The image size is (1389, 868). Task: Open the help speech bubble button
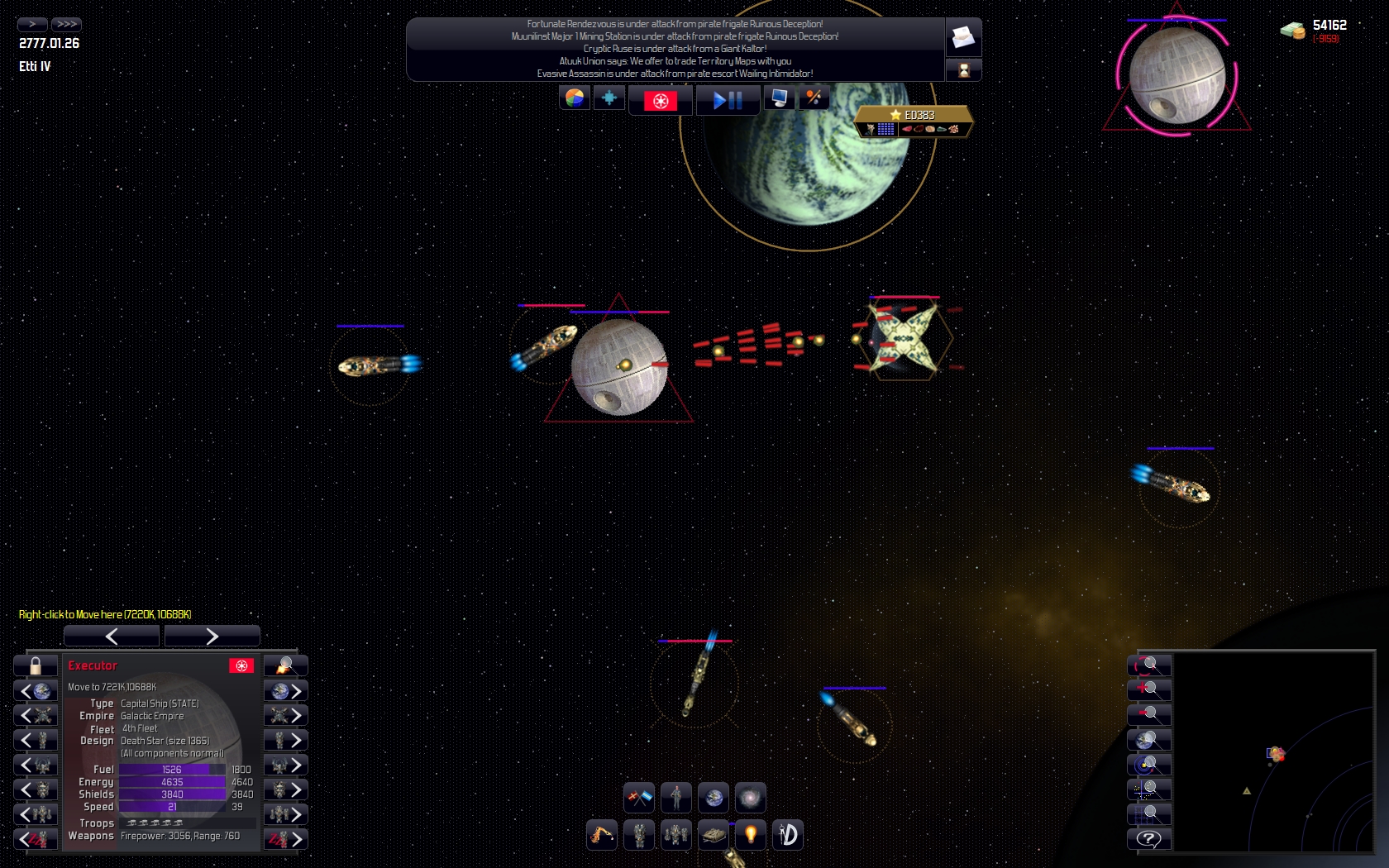[x=1149, y=839]
